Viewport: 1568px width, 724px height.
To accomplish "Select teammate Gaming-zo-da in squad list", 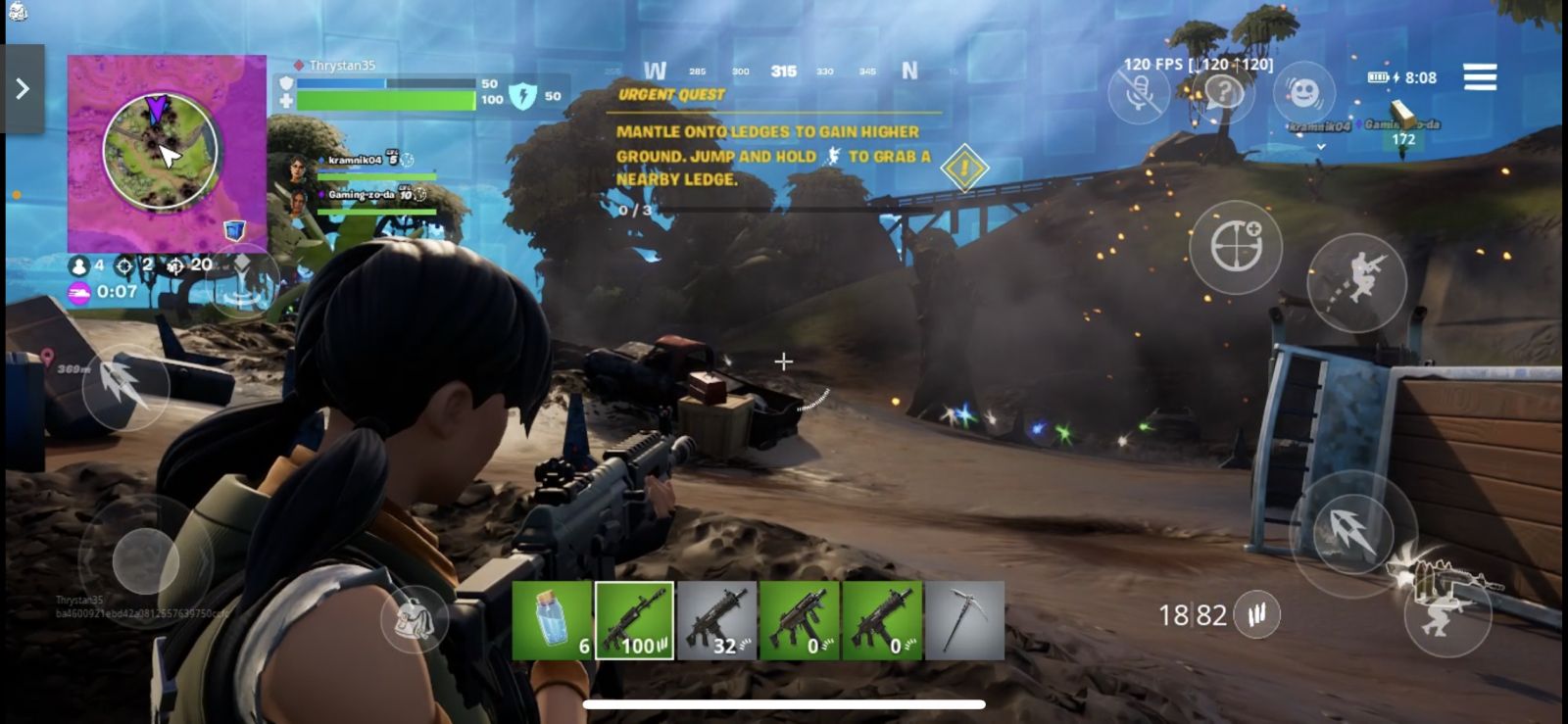I will 361,197.
